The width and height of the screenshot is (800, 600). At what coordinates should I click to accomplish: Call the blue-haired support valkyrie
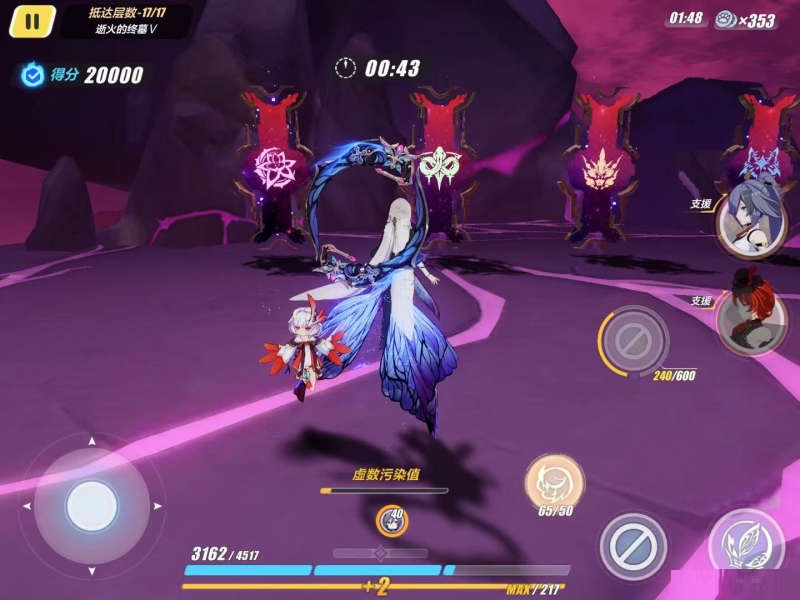pyautogui.click(x=752, y=218)
